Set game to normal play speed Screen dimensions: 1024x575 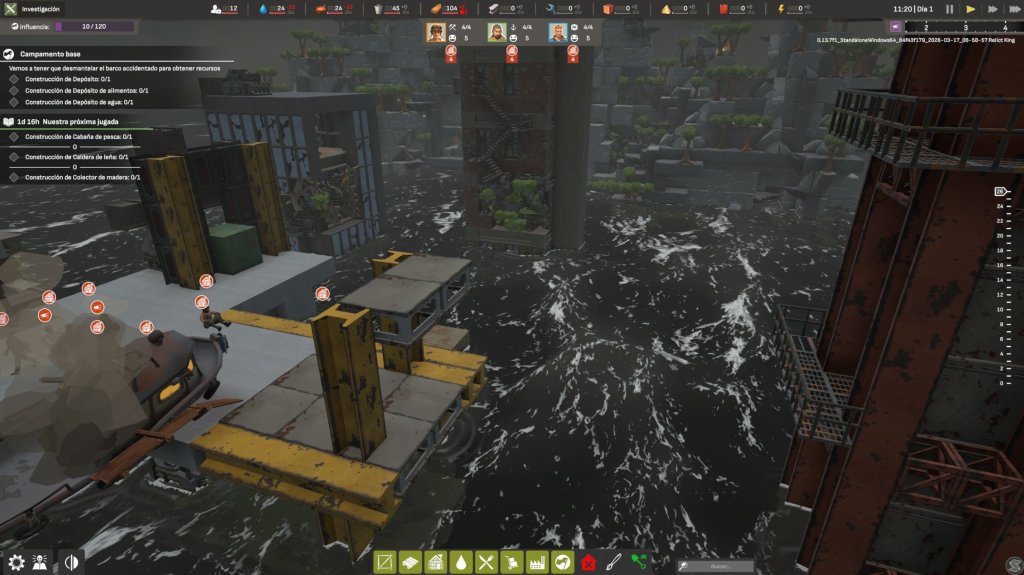coord(971,9)
